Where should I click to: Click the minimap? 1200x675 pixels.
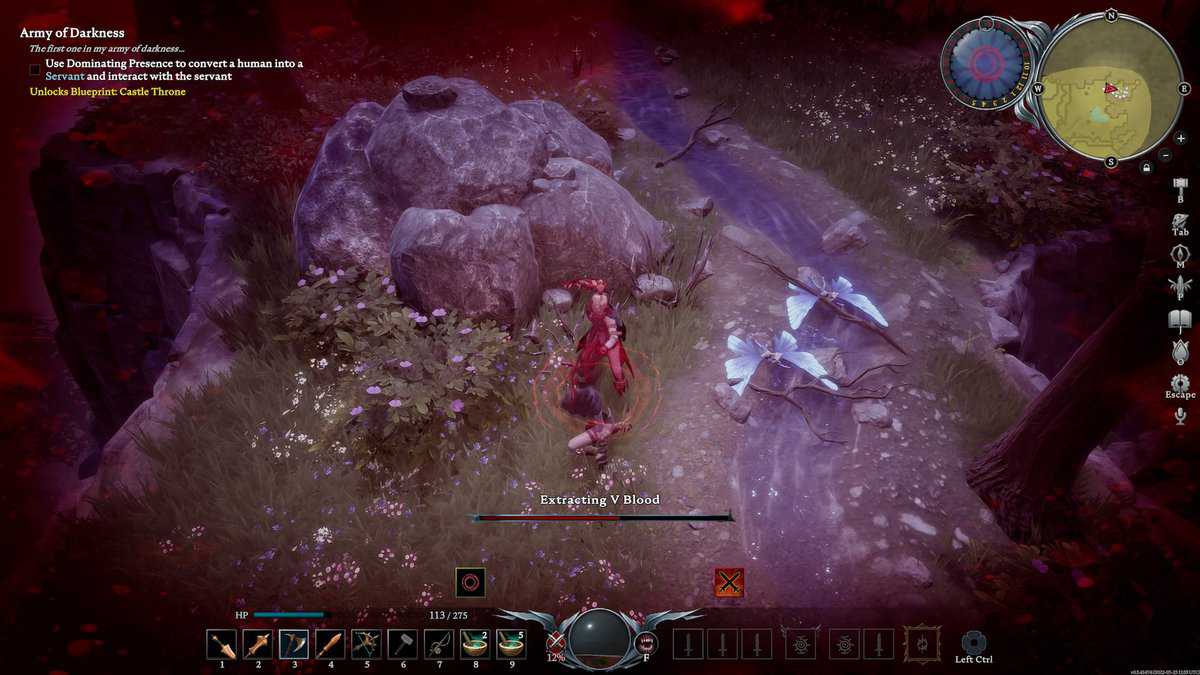pos(1110,88)
